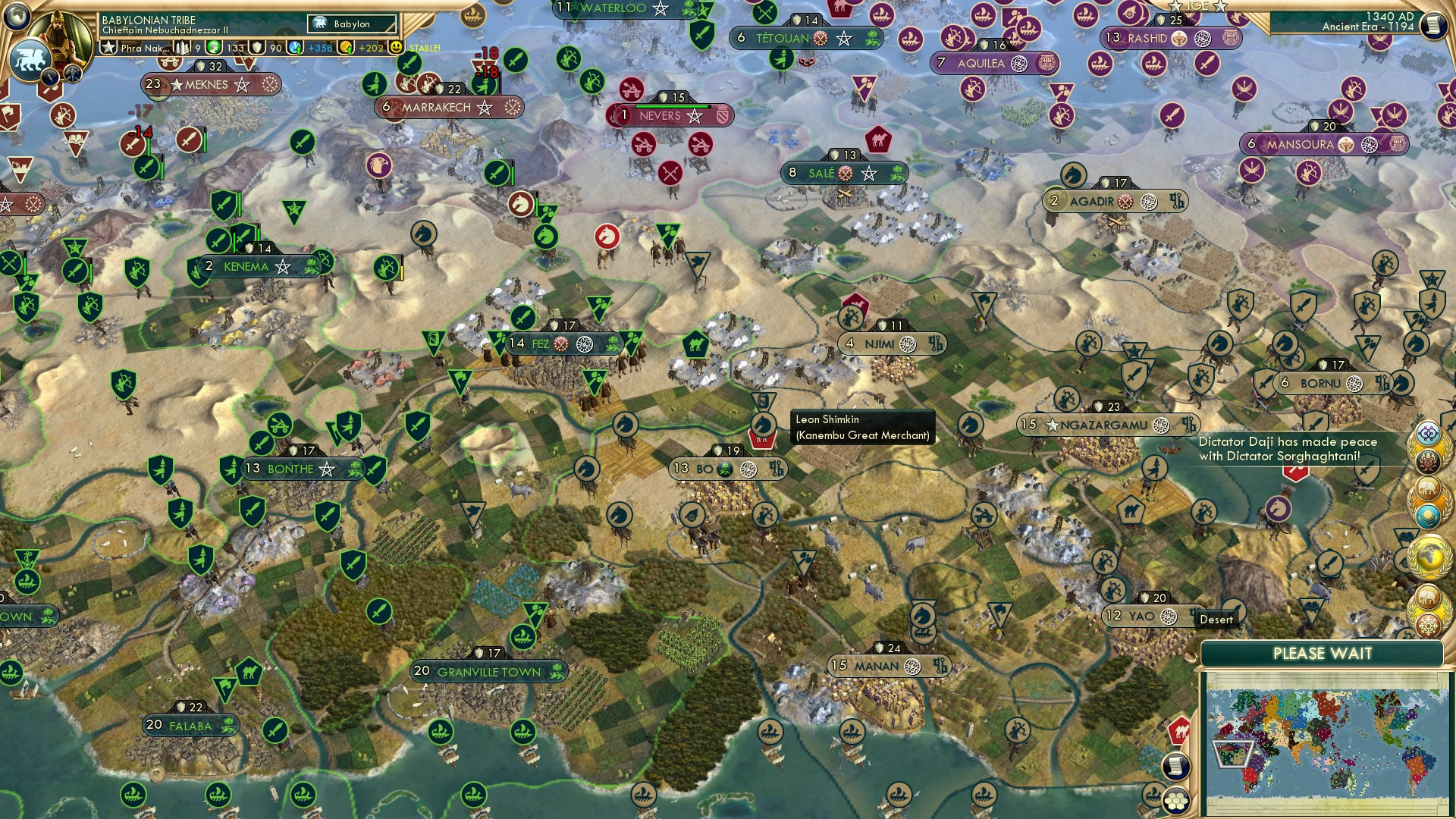Click the elephant notification medallion on the right

click(x=1426, y=488)
